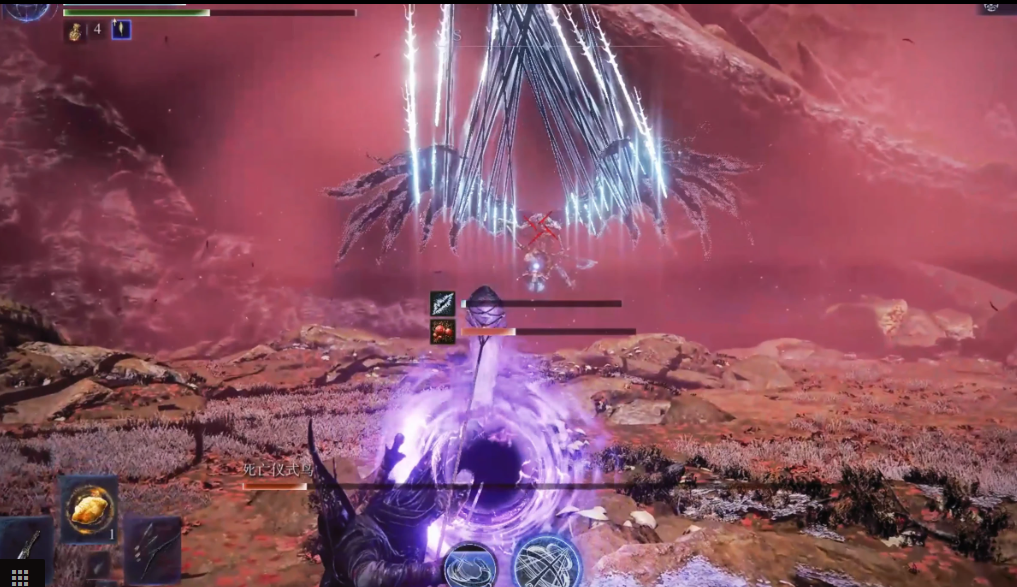Image resolution: width=1017 pixels, height=587 pixels.
Task: Click the top-right corner emblem icon
Action: pos(991,6)
